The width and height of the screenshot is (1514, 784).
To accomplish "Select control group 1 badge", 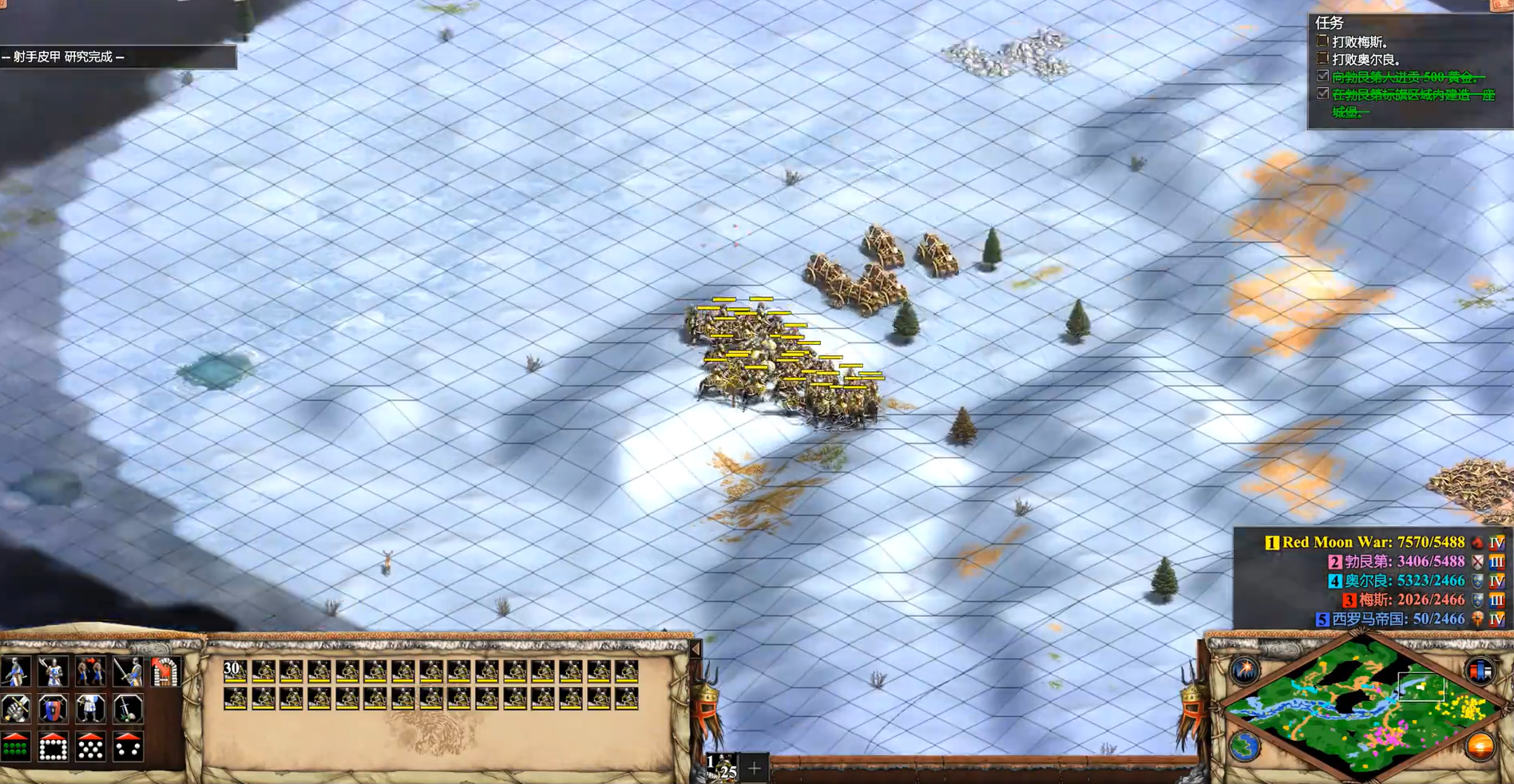I will (722, 767).
